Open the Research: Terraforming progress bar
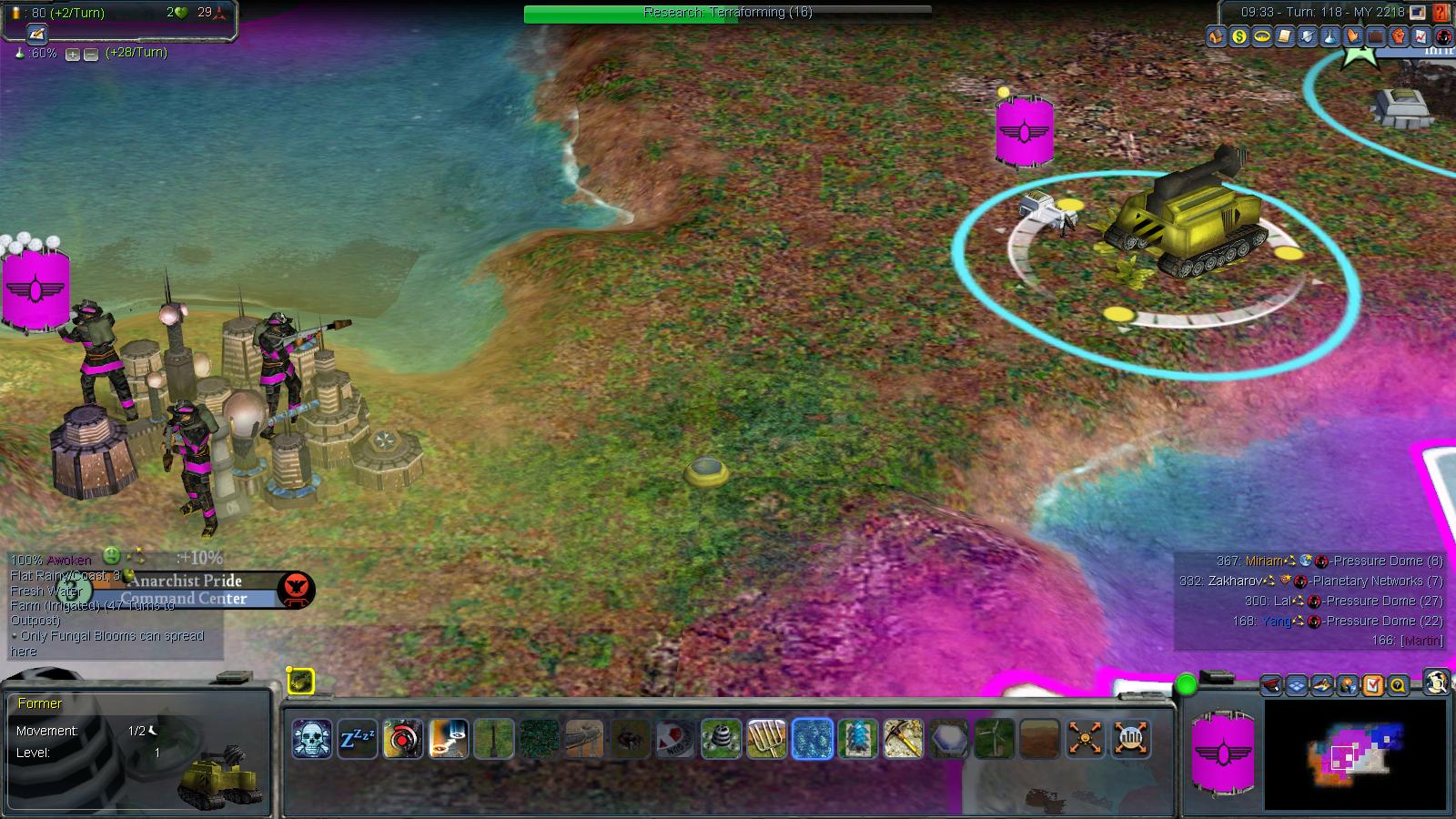Viewport: 1456px width, 819px height. click(x=727, y=13)
